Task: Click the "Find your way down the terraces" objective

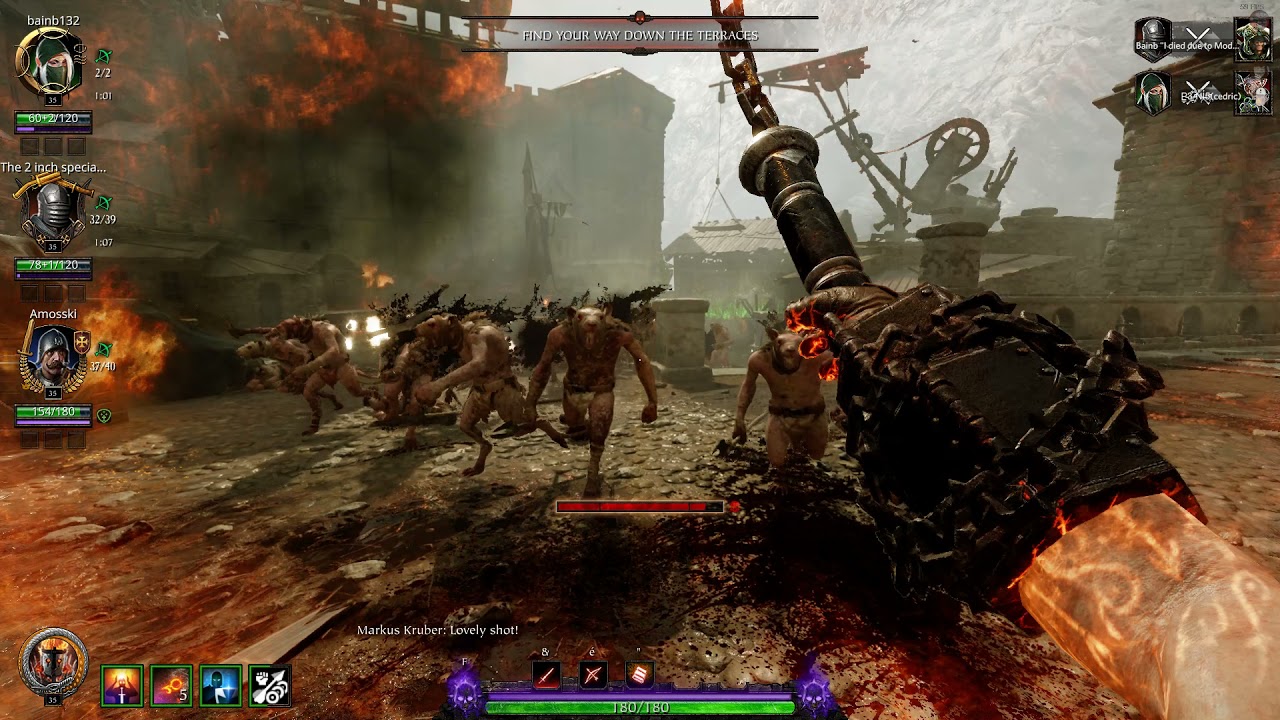Action: [x=640, y=36]
